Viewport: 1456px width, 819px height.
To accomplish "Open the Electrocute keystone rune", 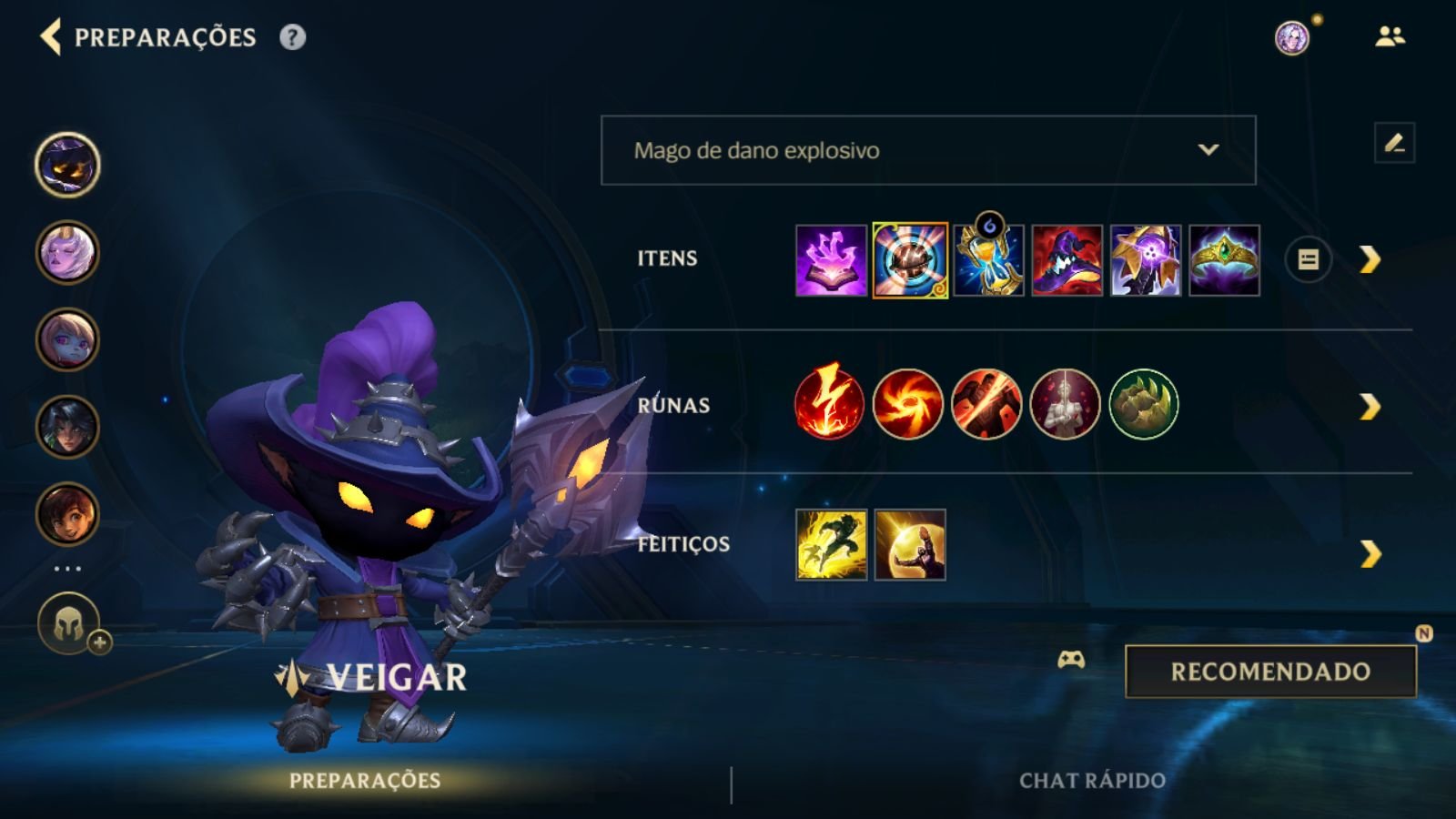I will pyautogui.click(x=829, y=406).
